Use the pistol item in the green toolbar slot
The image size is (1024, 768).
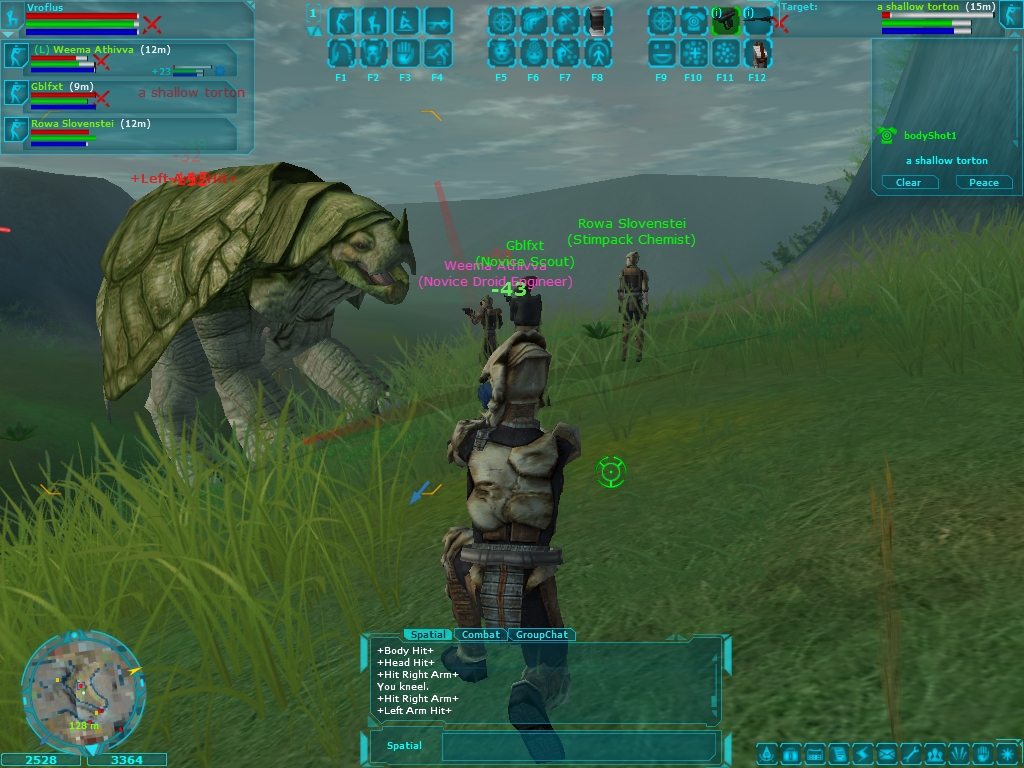[x=726, y=21]
